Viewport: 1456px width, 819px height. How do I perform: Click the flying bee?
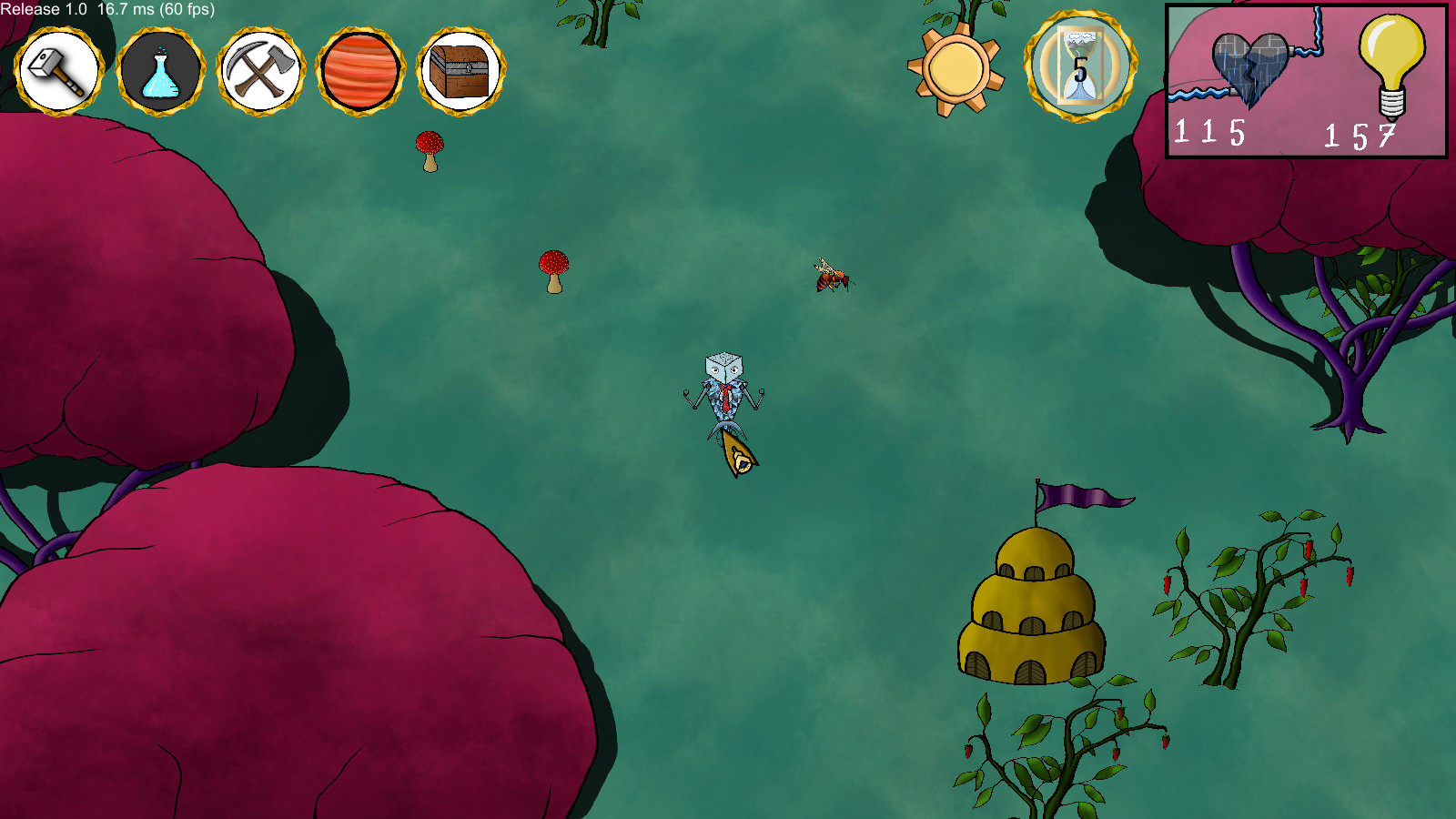pyautogui.click(x=830, y=278)
